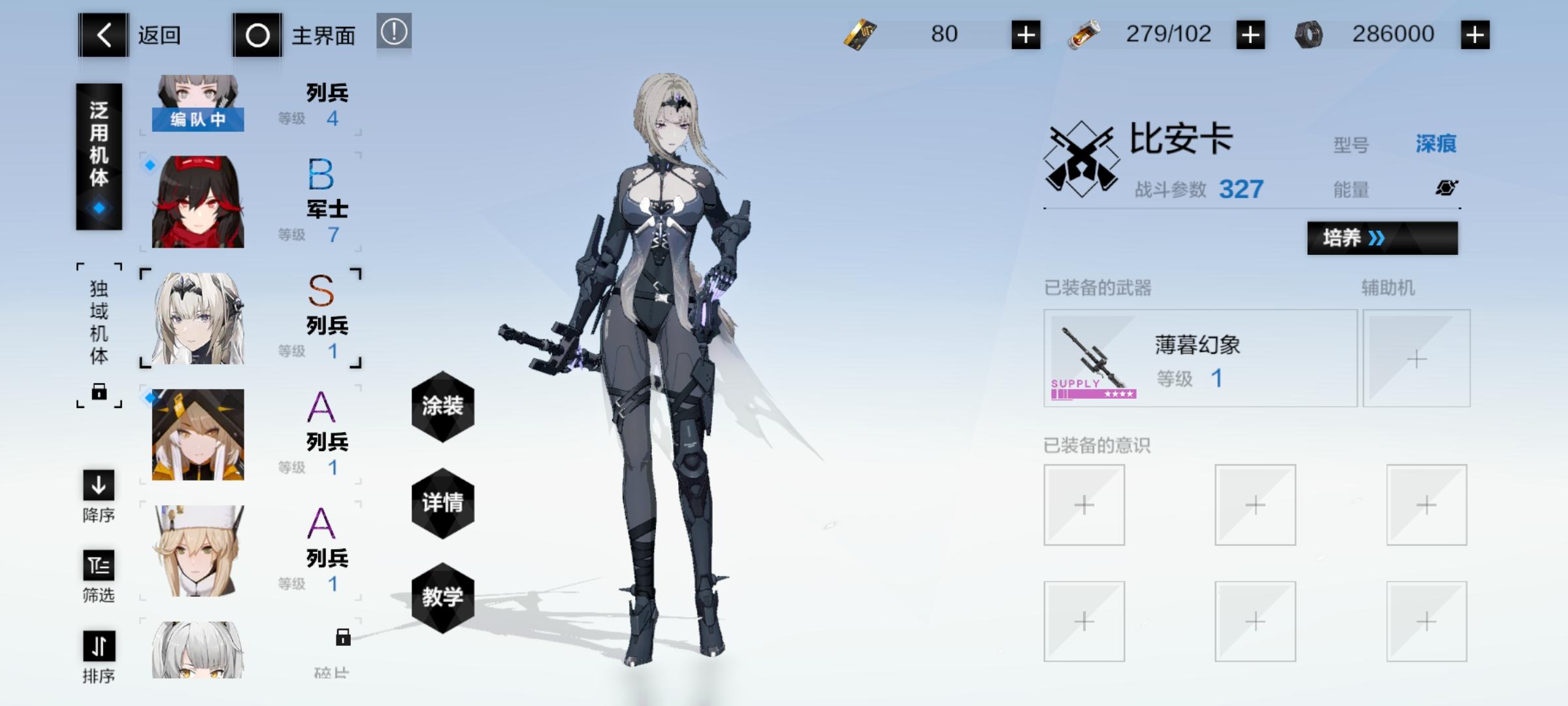The image size is (1568, 706).
Task: Add memory in the first 已装备的意识 slot
Action: pos(1083,505)
